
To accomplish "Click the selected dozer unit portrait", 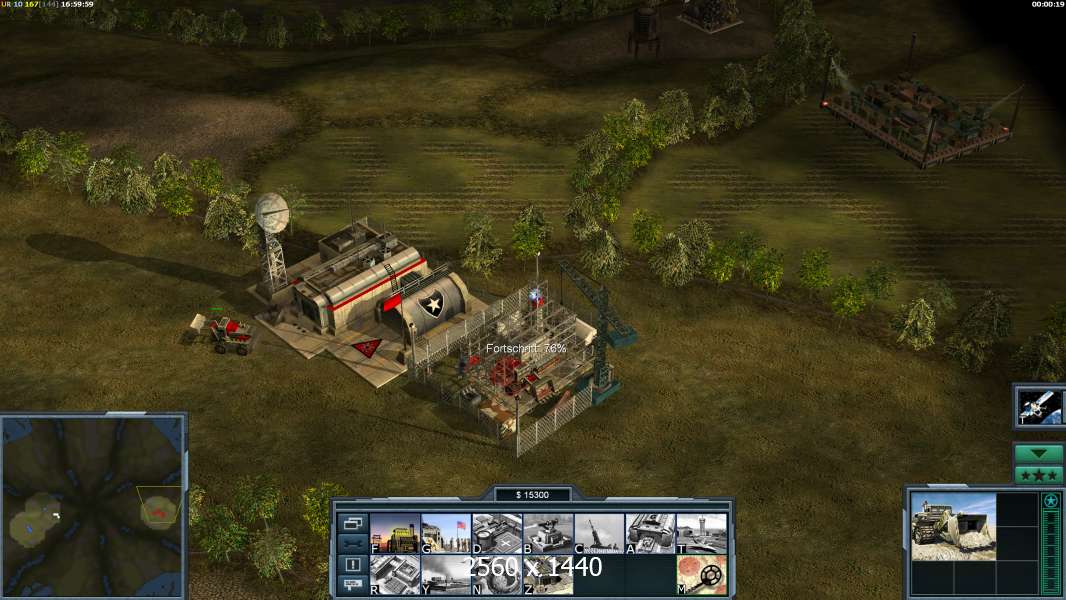I will click(953, 525).
